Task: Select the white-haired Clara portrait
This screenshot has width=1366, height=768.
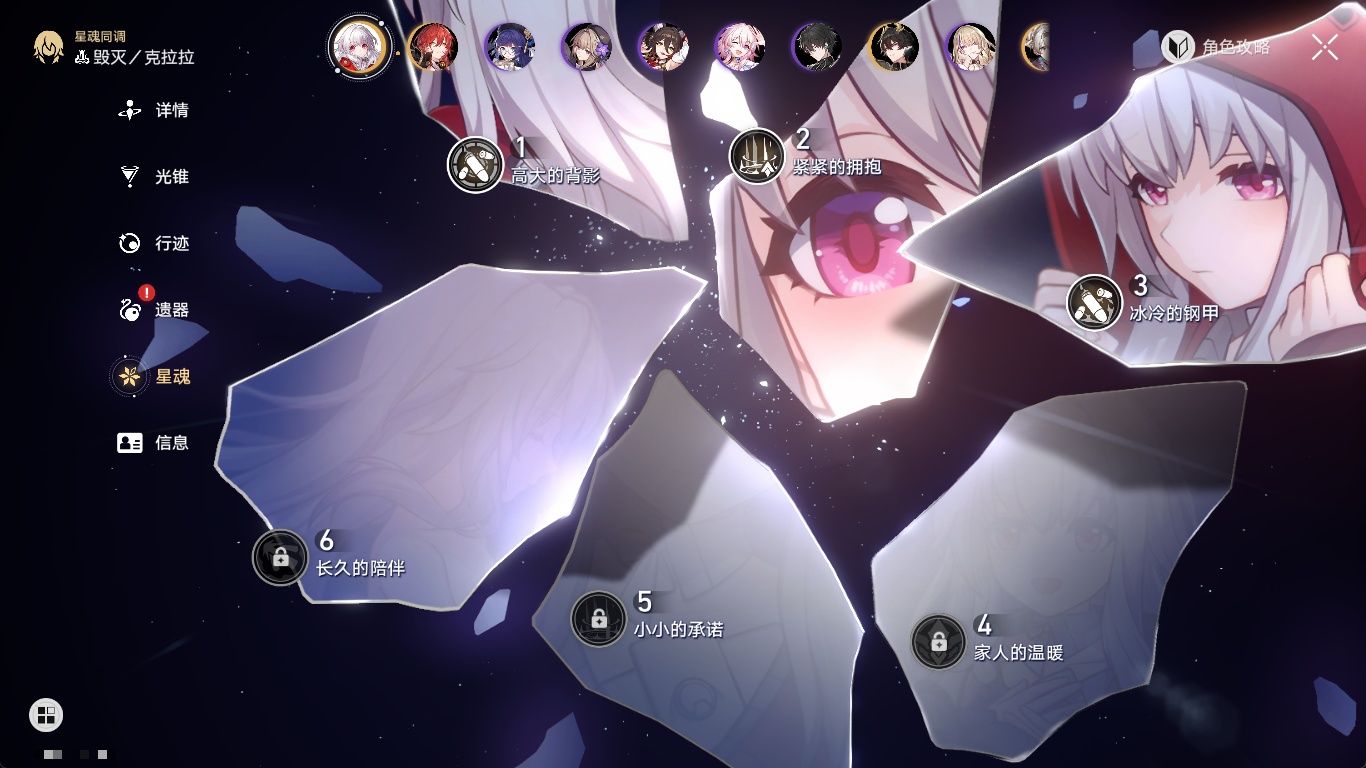Action: pyautogui.click(x=358, y=47)
